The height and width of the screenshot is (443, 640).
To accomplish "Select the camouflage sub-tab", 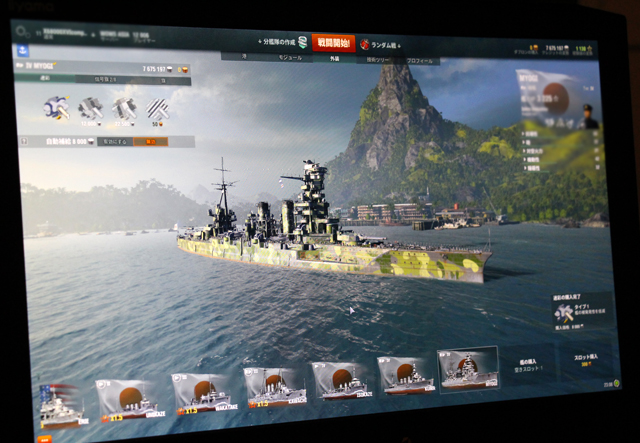I will pos(46,79).
